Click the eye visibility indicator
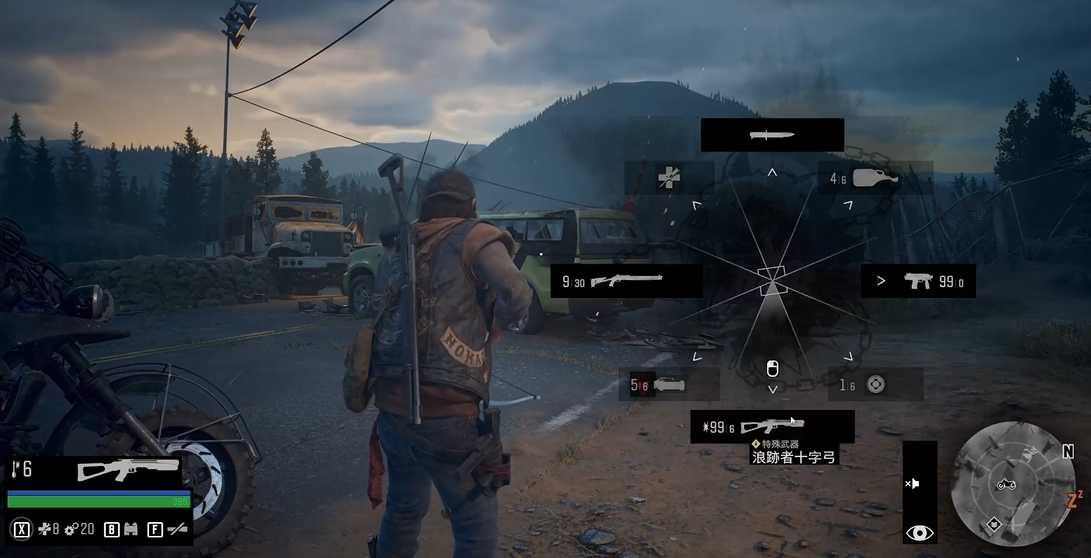This screenshot has height=558, width=1091. (919, 533)
